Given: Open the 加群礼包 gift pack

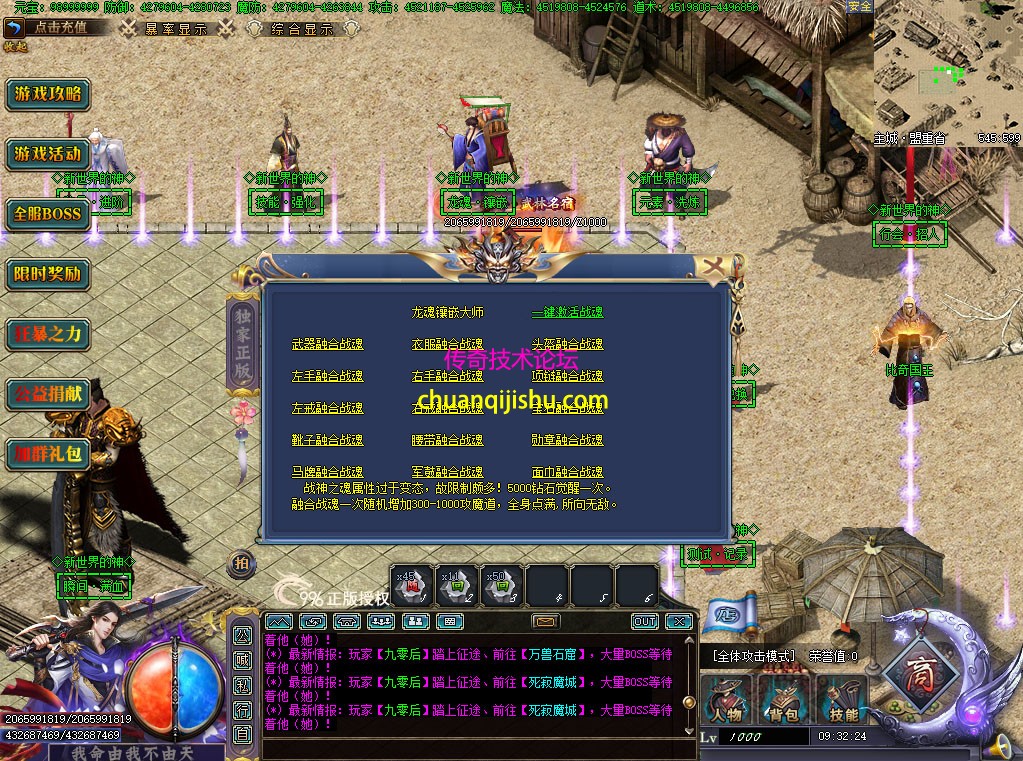Looking at the screenshot, I should click(x=47, y=454).
